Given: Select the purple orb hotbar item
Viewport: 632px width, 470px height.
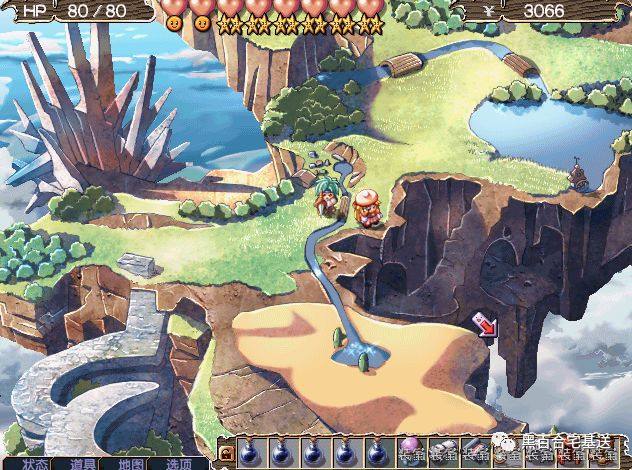Looking at the screenshot, I should pyautogui.click(x=410, y=448).
